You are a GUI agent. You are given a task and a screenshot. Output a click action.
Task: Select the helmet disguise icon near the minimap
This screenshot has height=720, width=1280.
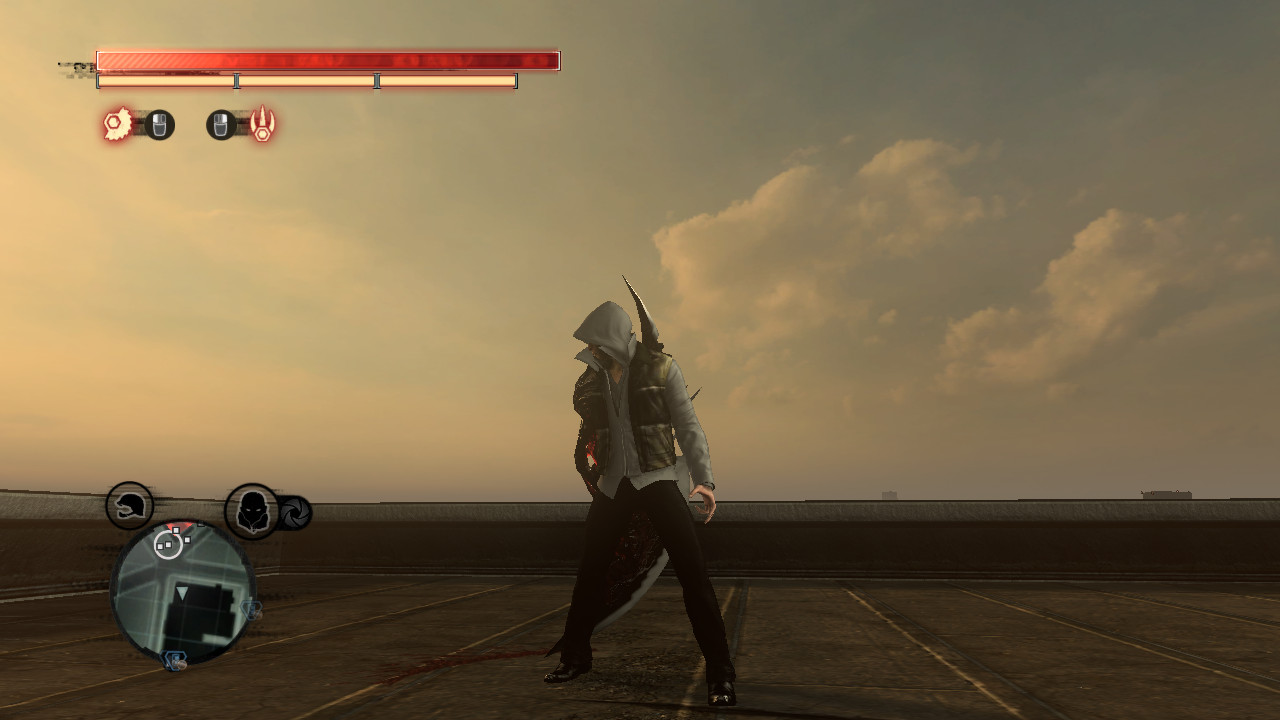(x=131, y=506)
